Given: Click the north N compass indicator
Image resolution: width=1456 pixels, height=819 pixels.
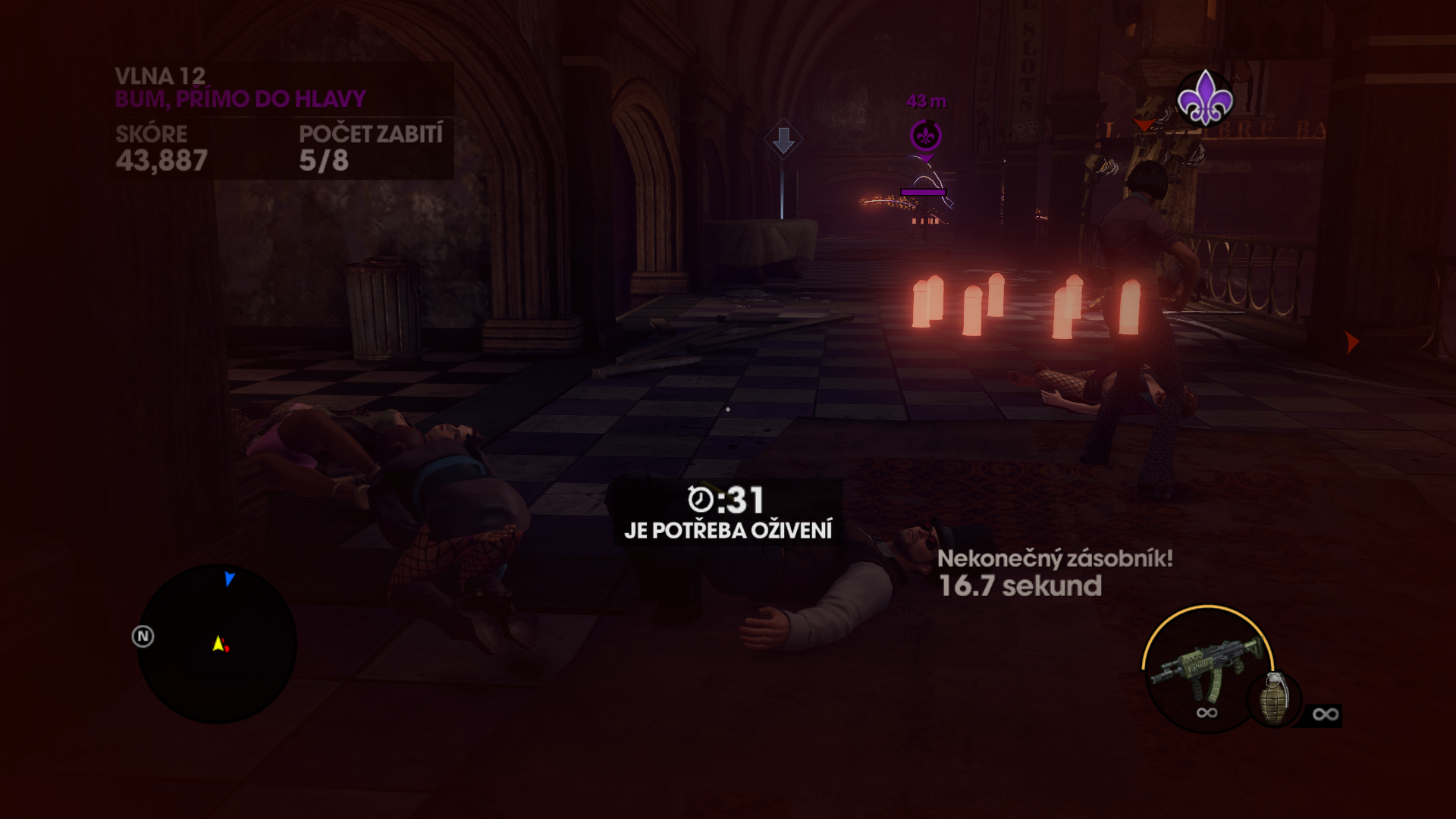Looking at the screenshot, I should point(143,636).
